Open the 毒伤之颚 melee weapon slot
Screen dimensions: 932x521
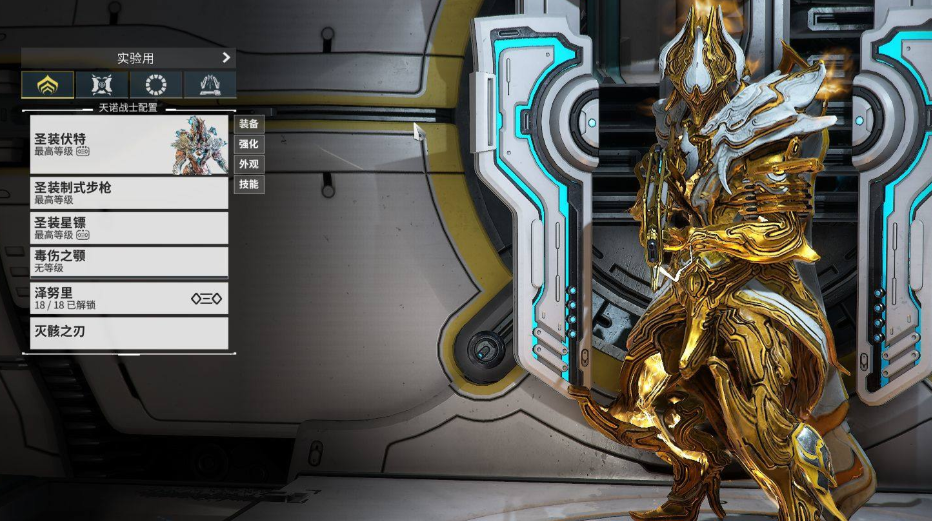(128, 261)
